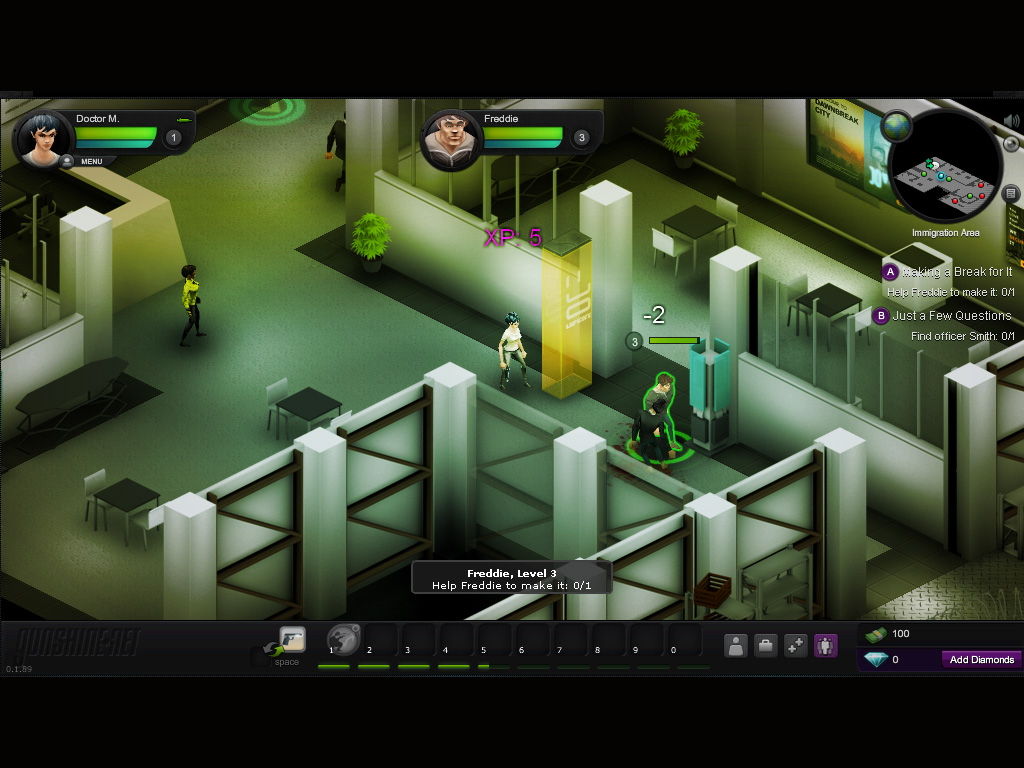This screenshot has height=768, width=1024.
Task: Click the purple group icon
Action: click(825, 645)
